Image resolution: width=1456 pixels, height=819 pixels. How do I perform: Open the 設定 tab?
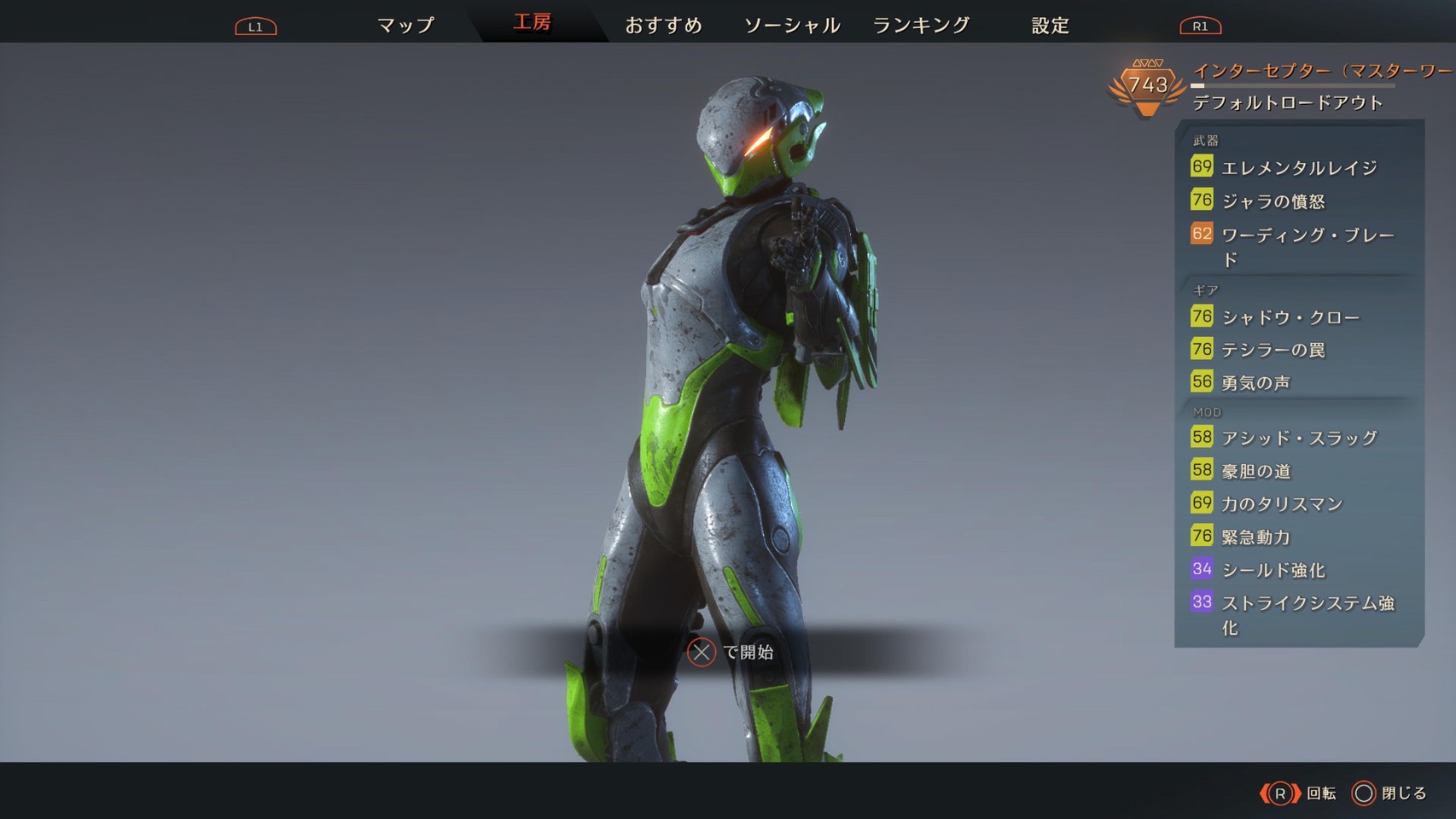tap(1050, 26)
